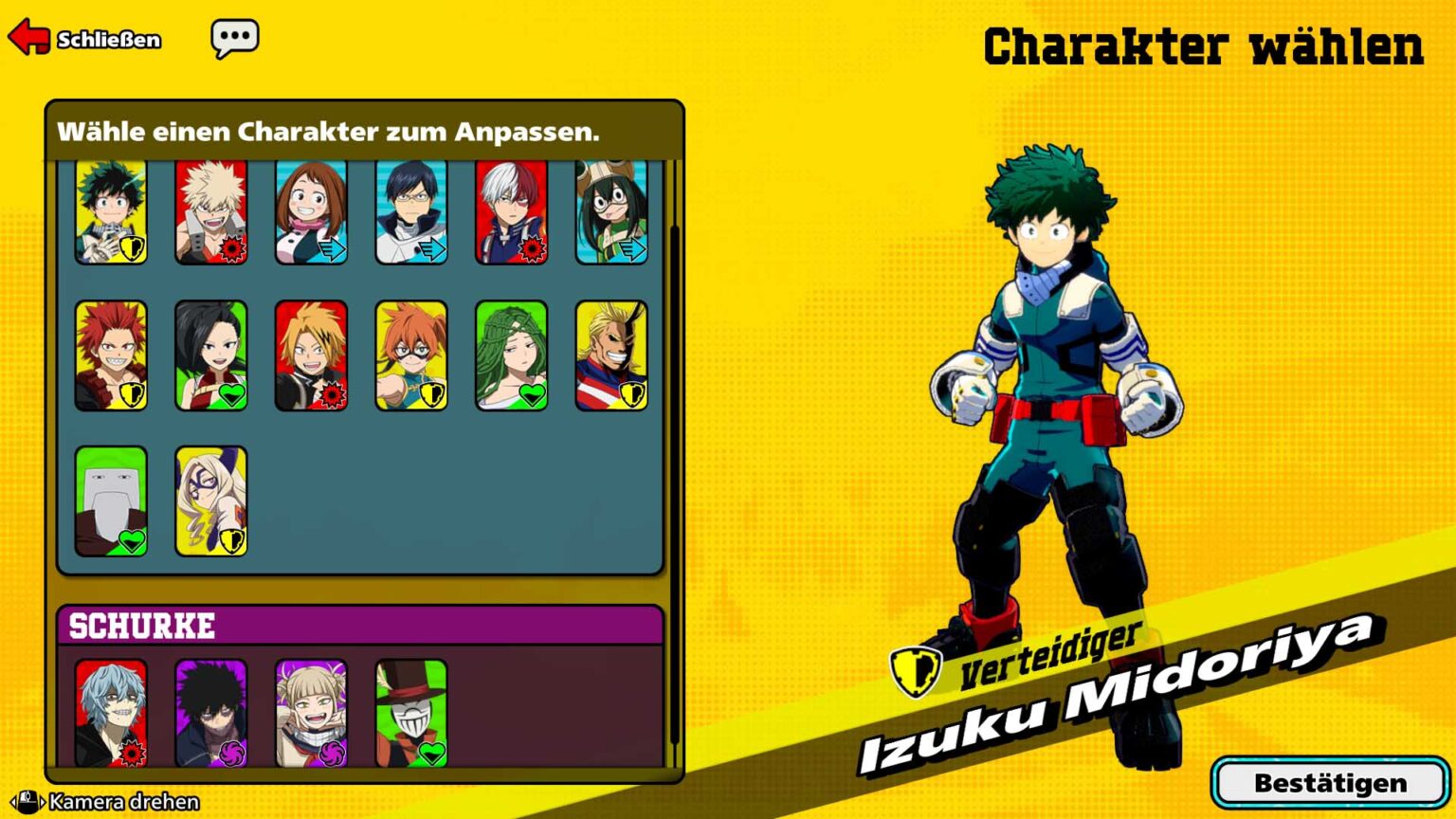Image resolution: width=1456 pixels, height=819 pixels.
Task: Select the Izuku Midoriya character portrait
Action: 111,212
